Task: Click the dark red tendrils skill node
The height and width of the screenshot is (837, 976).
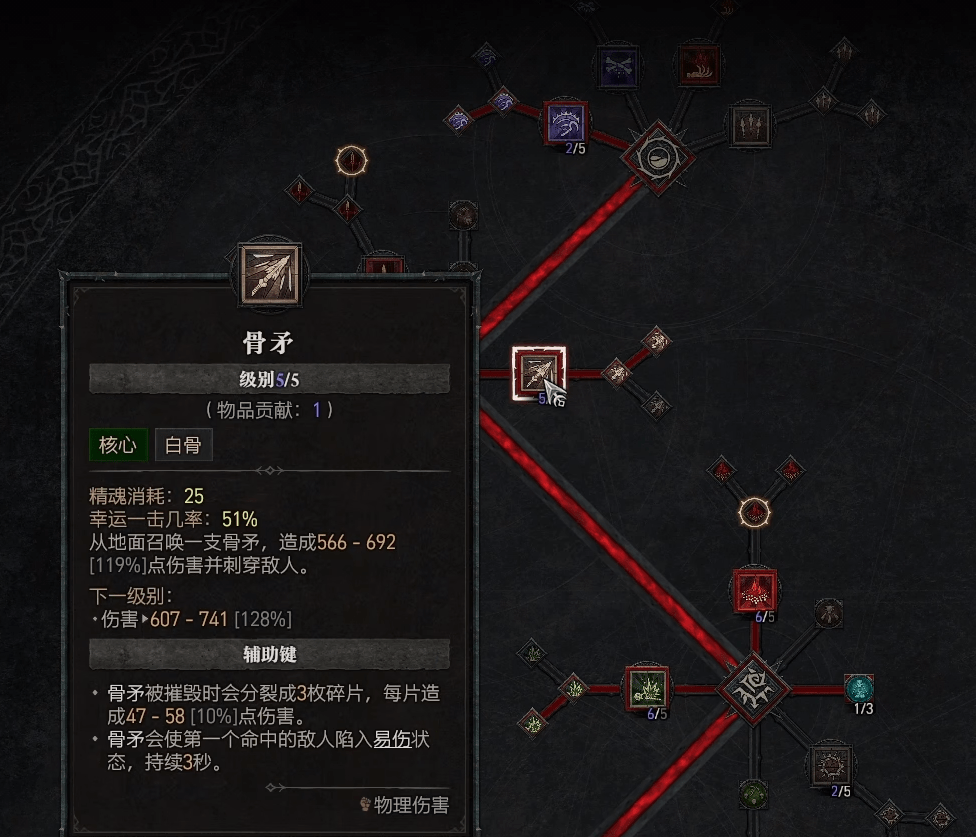Action: pos(699,66)
